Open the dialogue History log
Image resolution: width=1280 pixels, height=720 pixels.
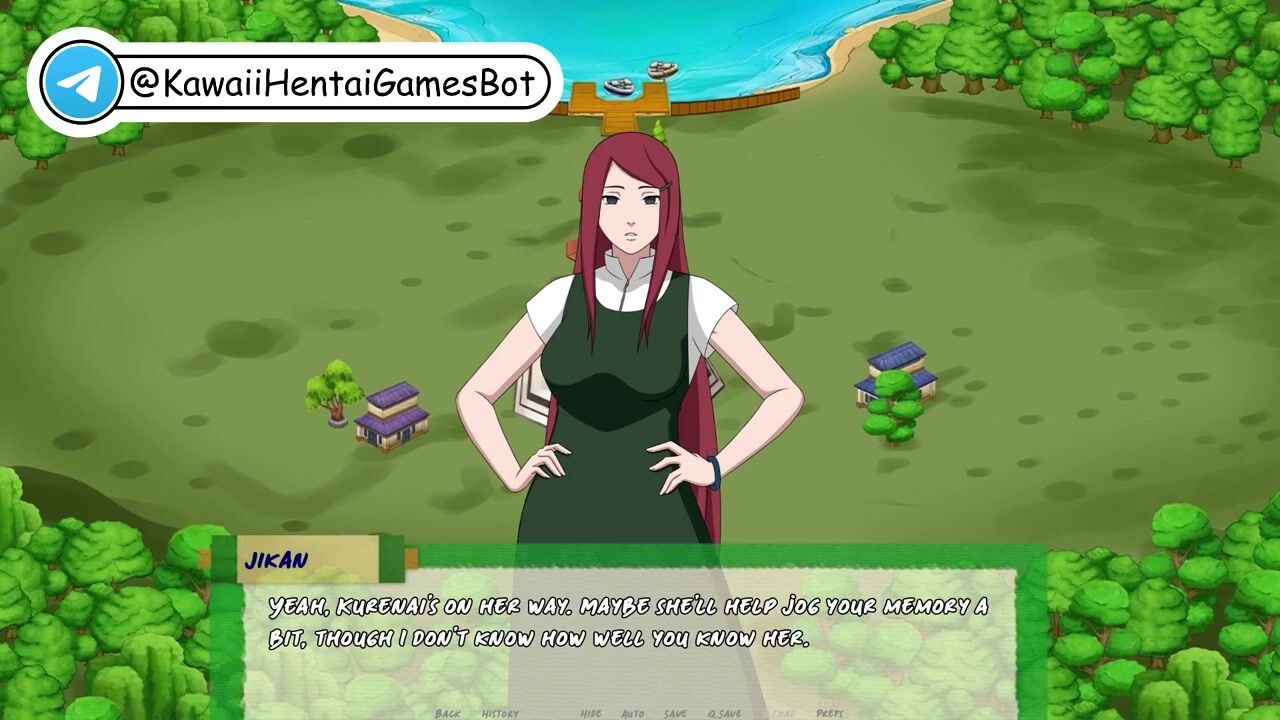coord(500,713)
